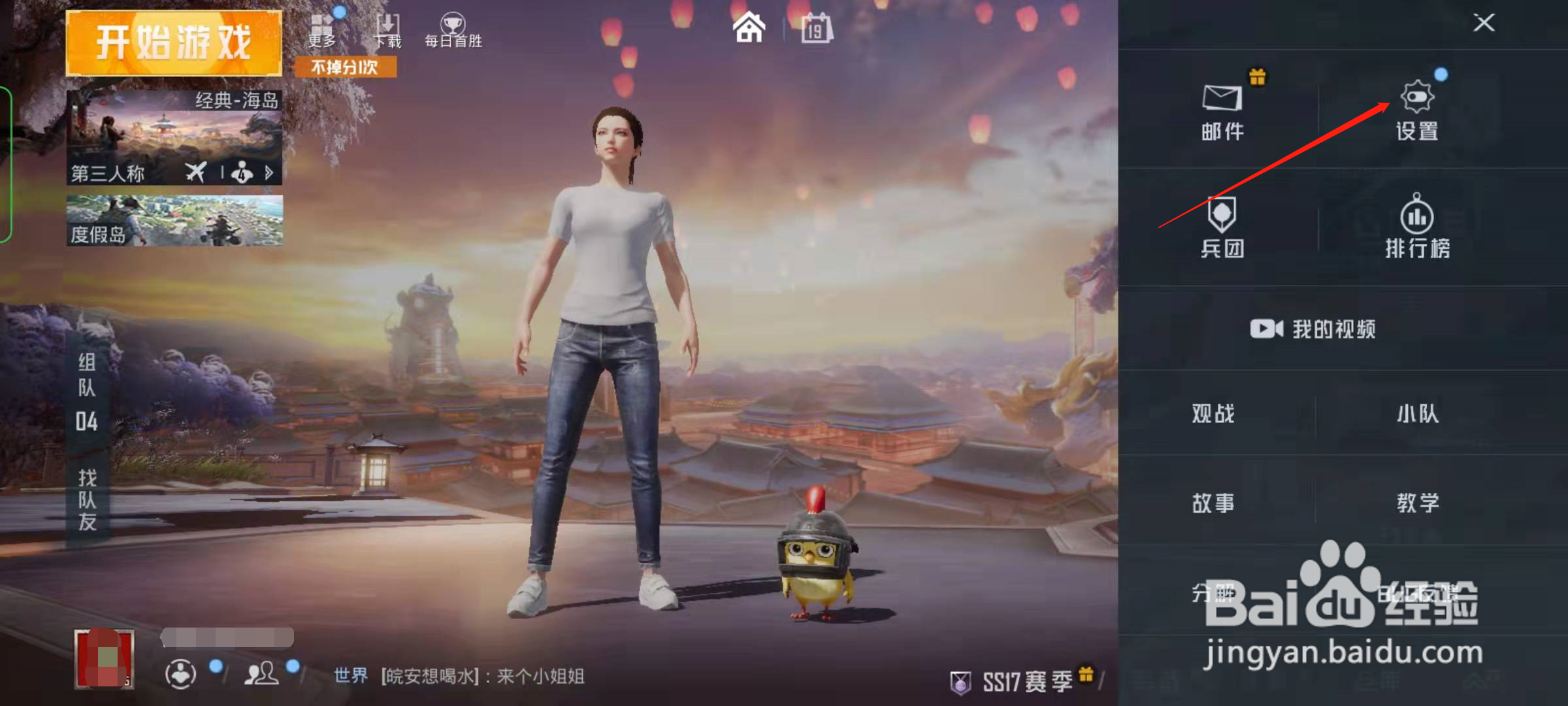Open 我的视频 video panel

pos(1311,329)
